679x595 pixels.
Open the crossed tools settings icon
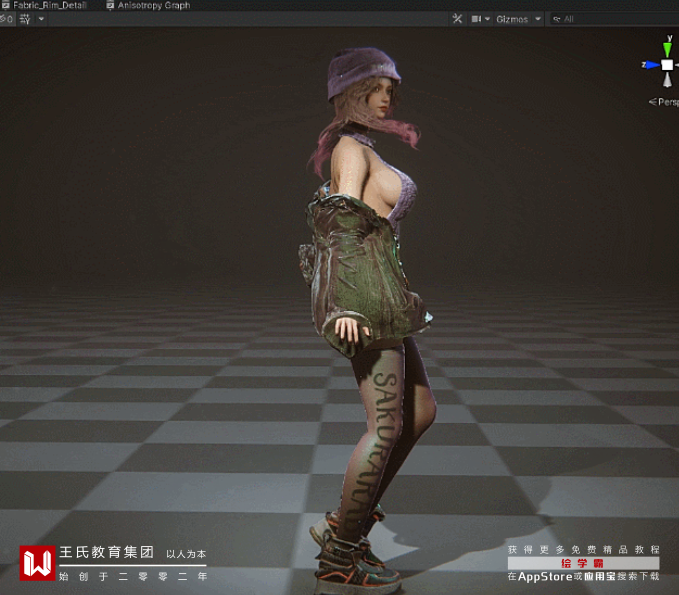457,19
